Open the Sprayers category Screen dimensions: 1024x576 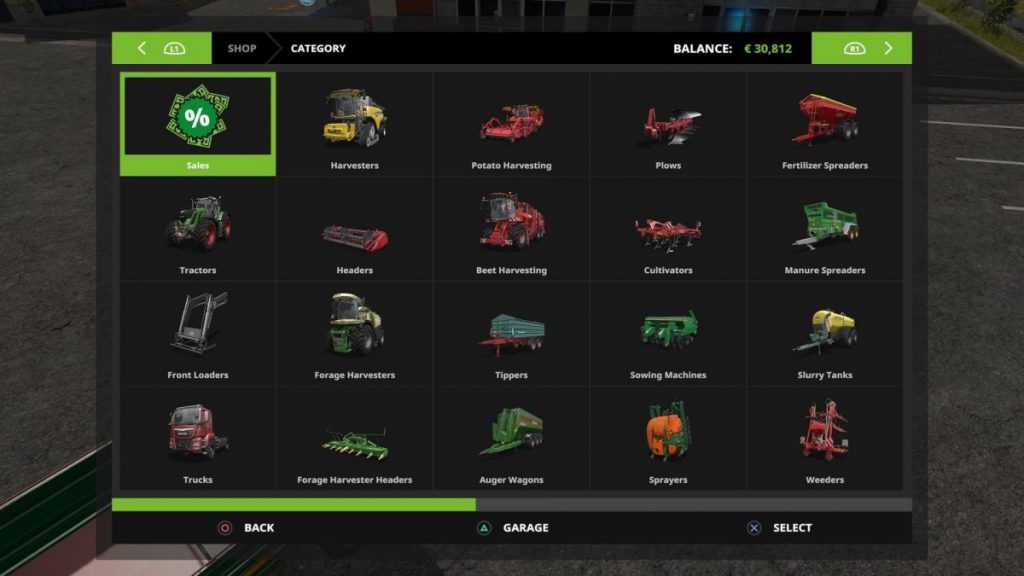click(x=668, y=439)
